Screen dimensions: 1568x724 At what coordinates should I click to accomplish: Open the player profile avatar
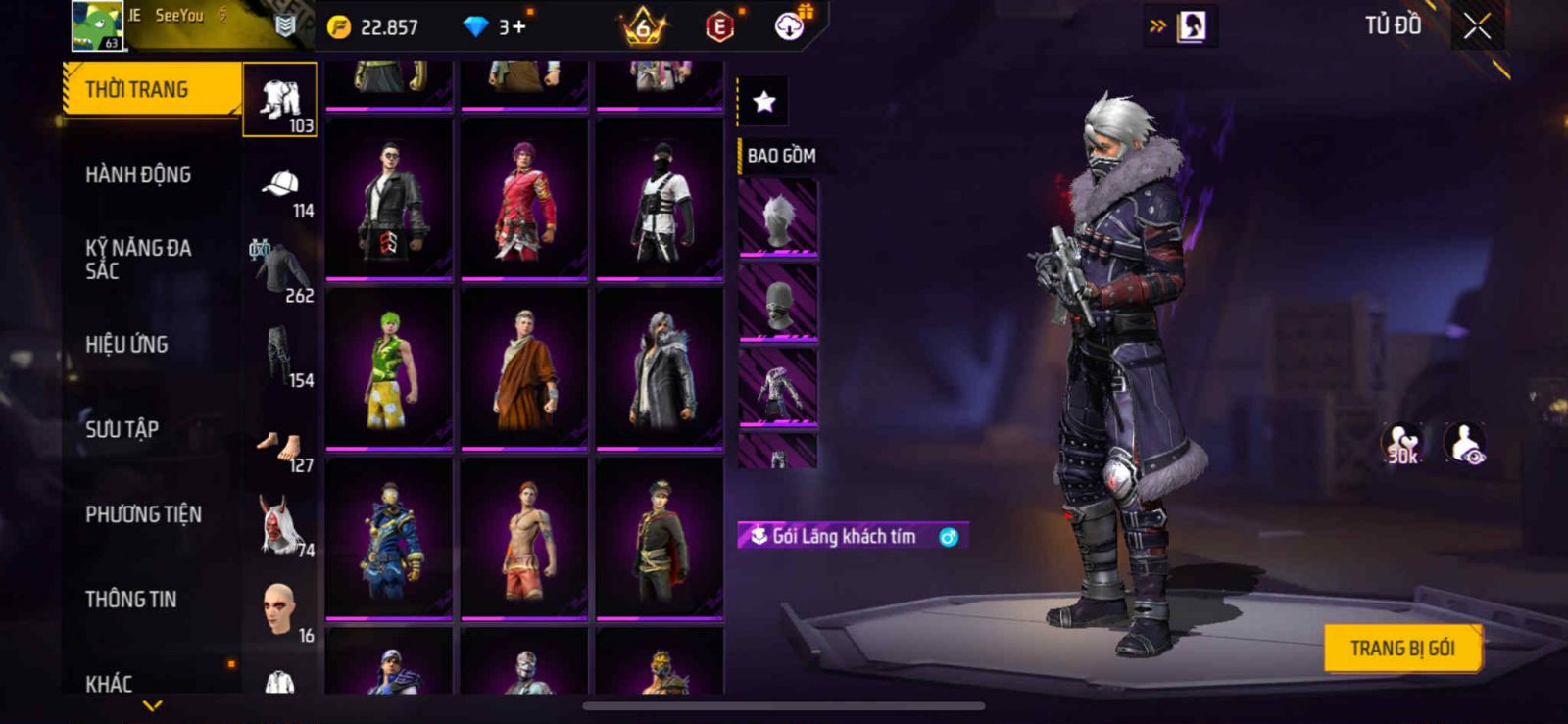(97, 25)
